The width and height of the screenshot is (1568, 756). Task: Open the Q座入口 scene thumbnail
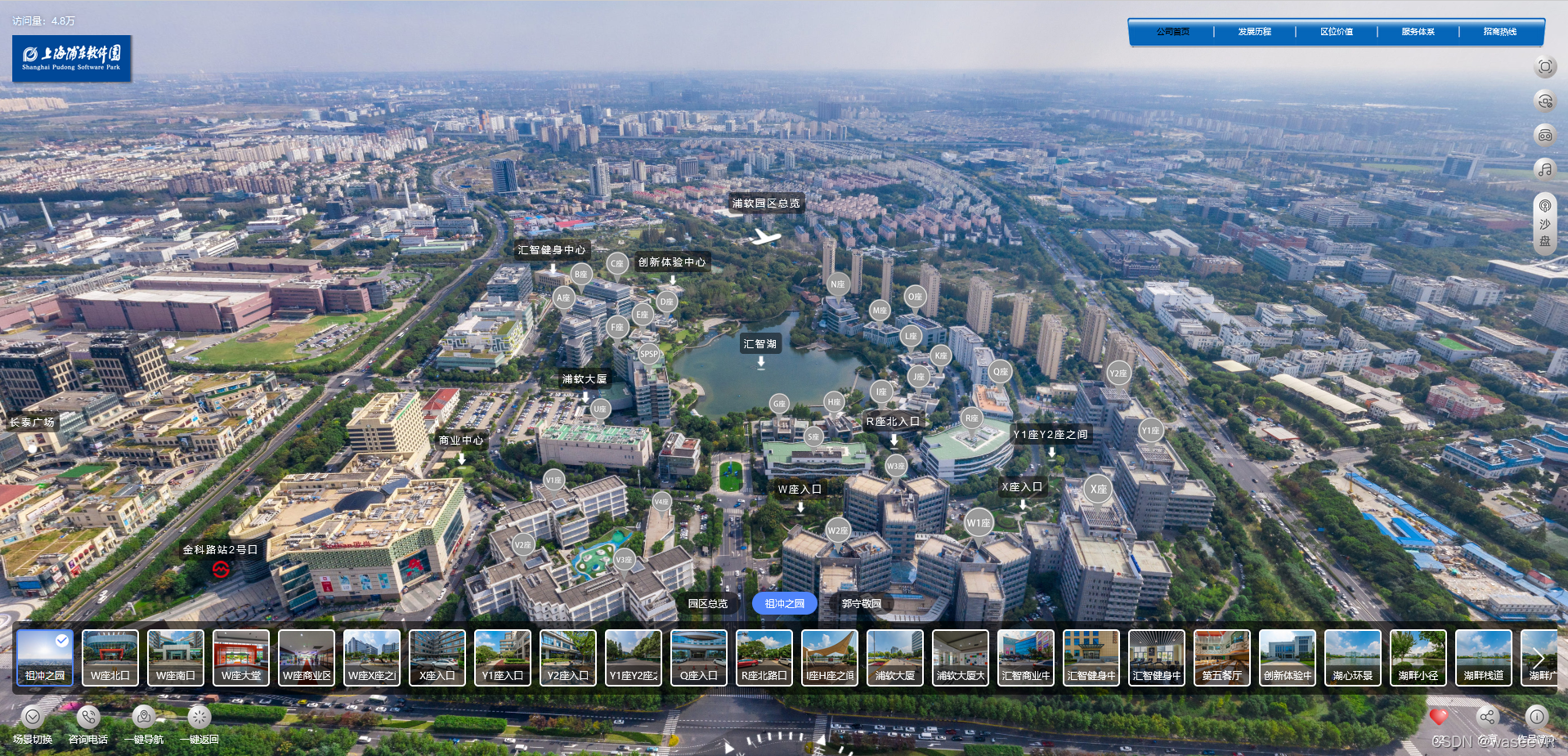(x=699, y=658)
